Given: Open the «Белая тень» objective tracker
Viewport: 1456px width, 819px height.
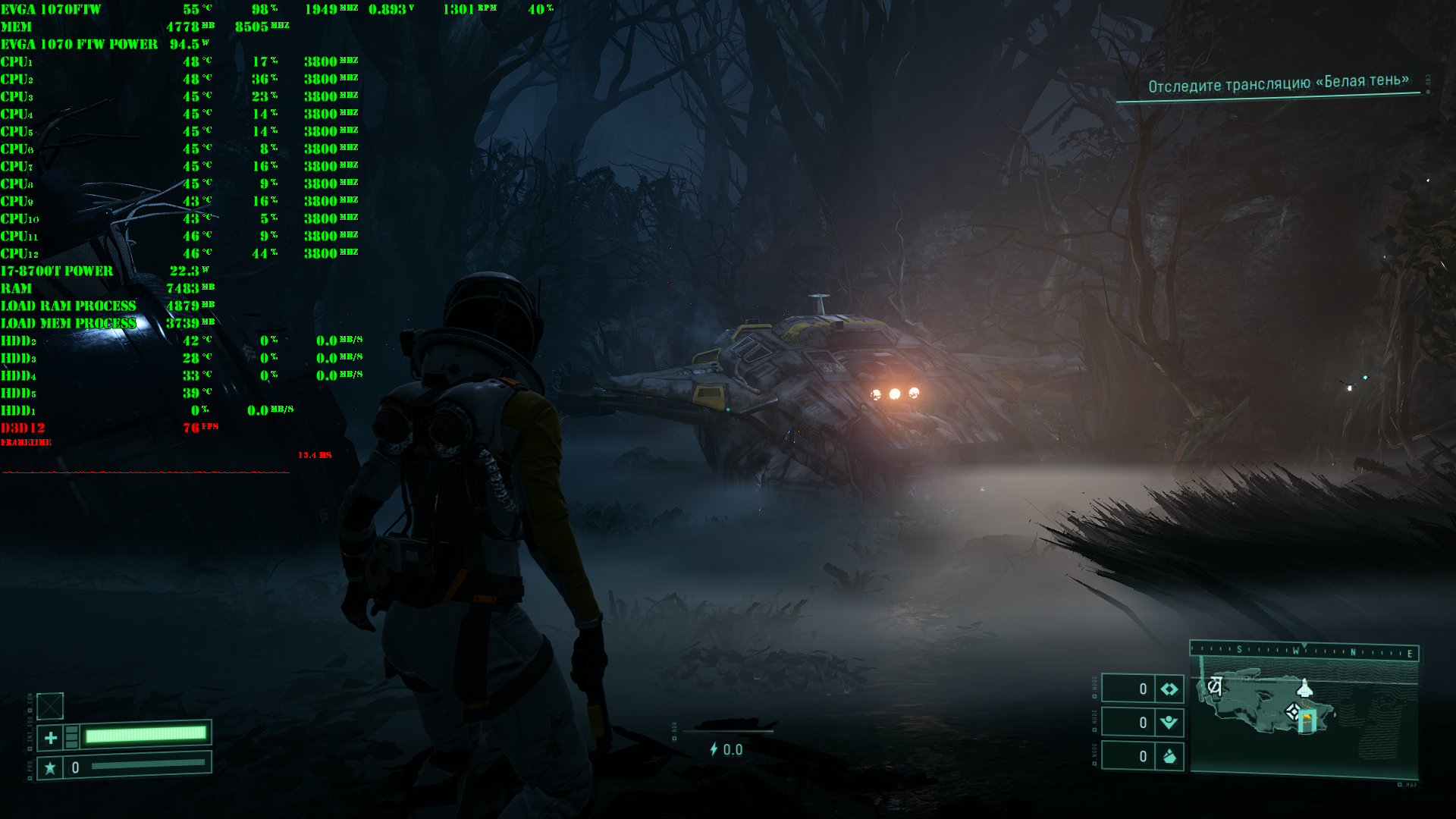Looking at the screenshot, I should pos(1278,83).
